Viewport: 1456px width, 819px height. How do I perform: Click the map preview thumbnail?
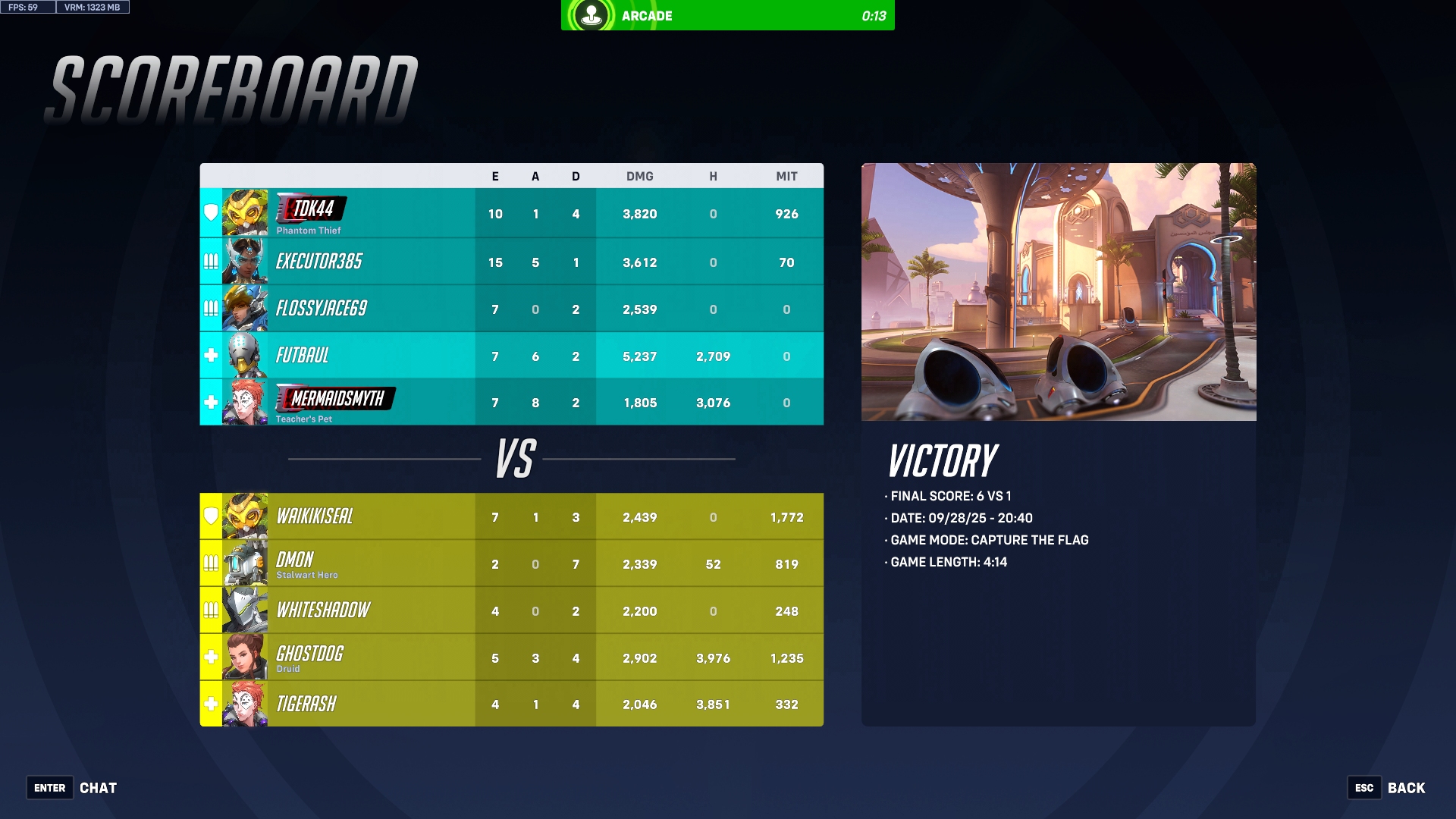point(1058,292)
